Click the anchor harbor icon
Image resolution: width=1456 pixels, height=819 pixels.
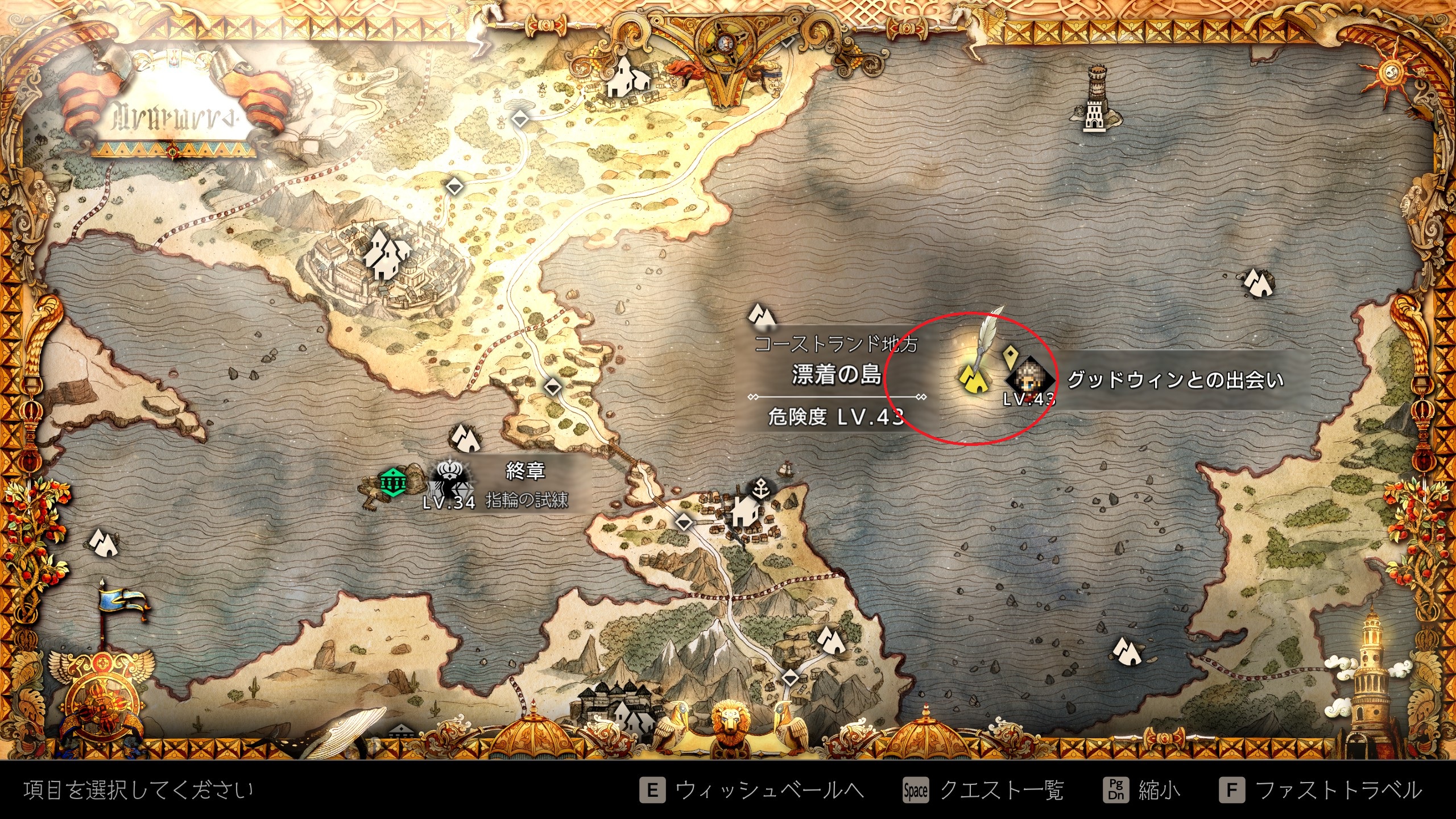761,488
